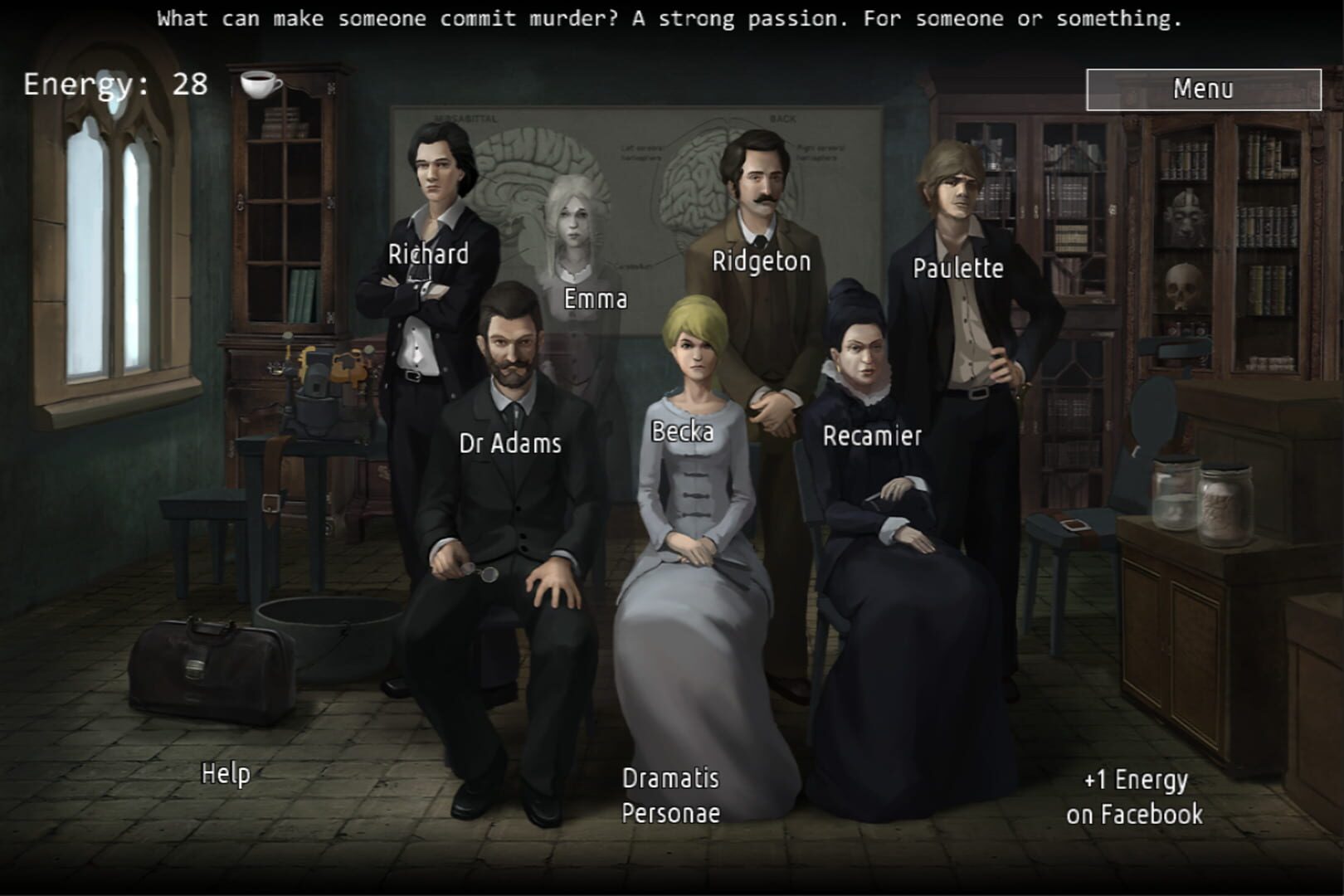
Task: Open the Menu
Action: 1205,89
